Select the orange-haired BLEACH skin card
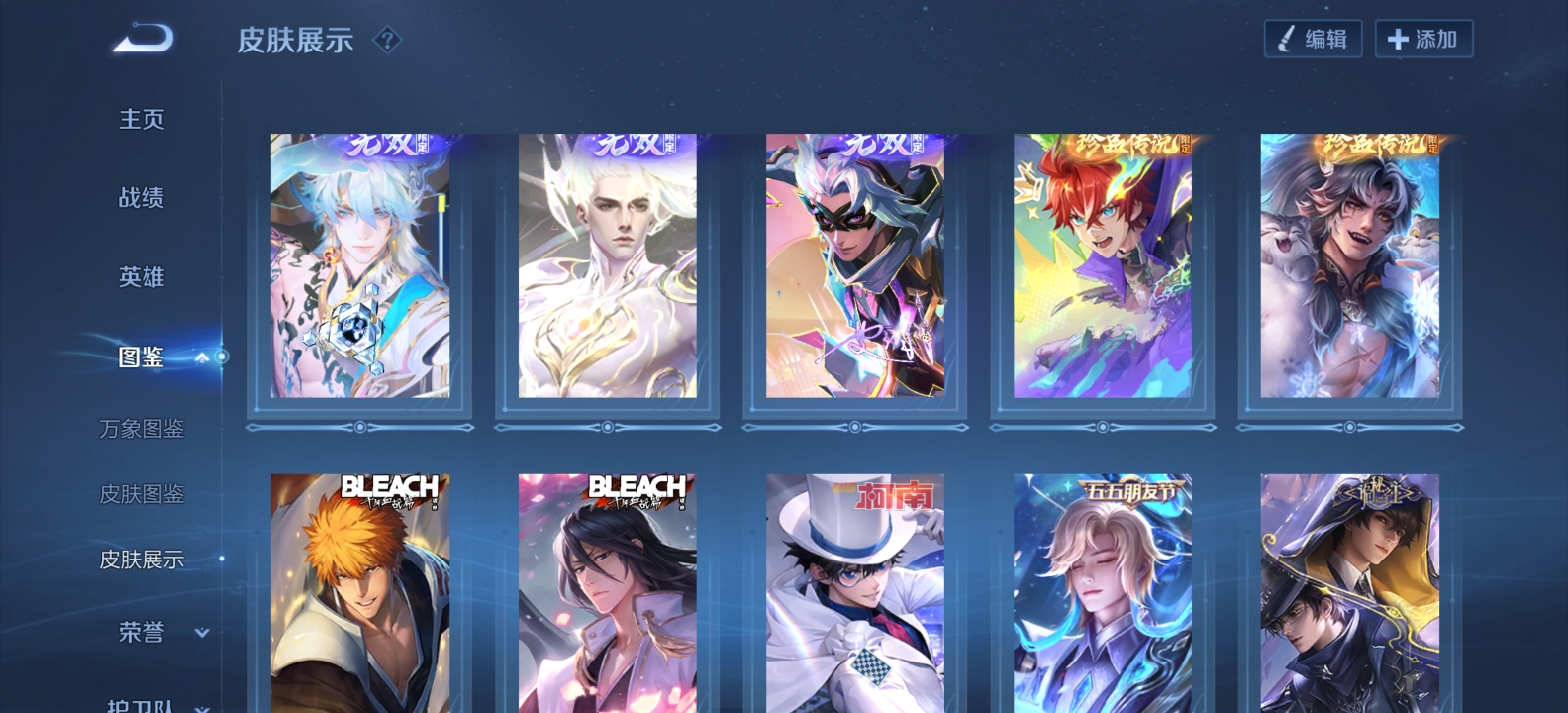 tap(360, 592)
